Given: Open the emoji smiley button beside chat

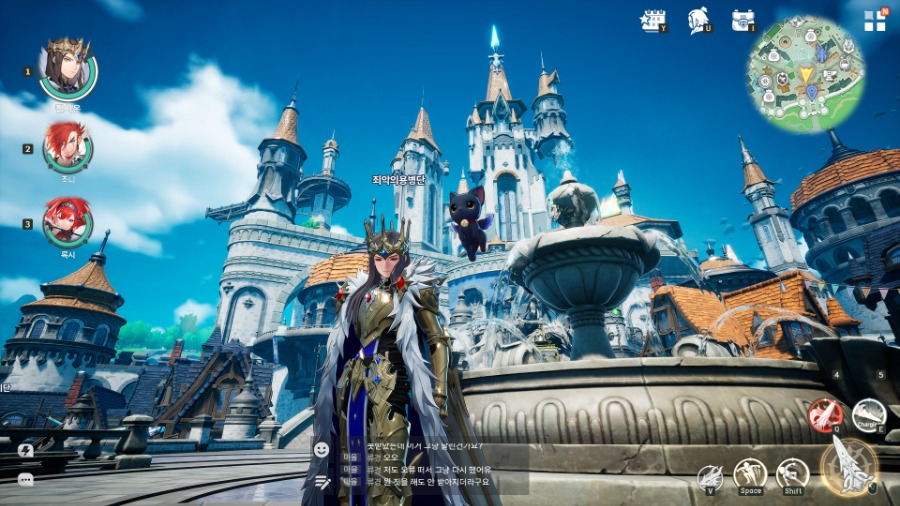Looking at the screenshot, I should pyautogui.click(x=321, y=449).
